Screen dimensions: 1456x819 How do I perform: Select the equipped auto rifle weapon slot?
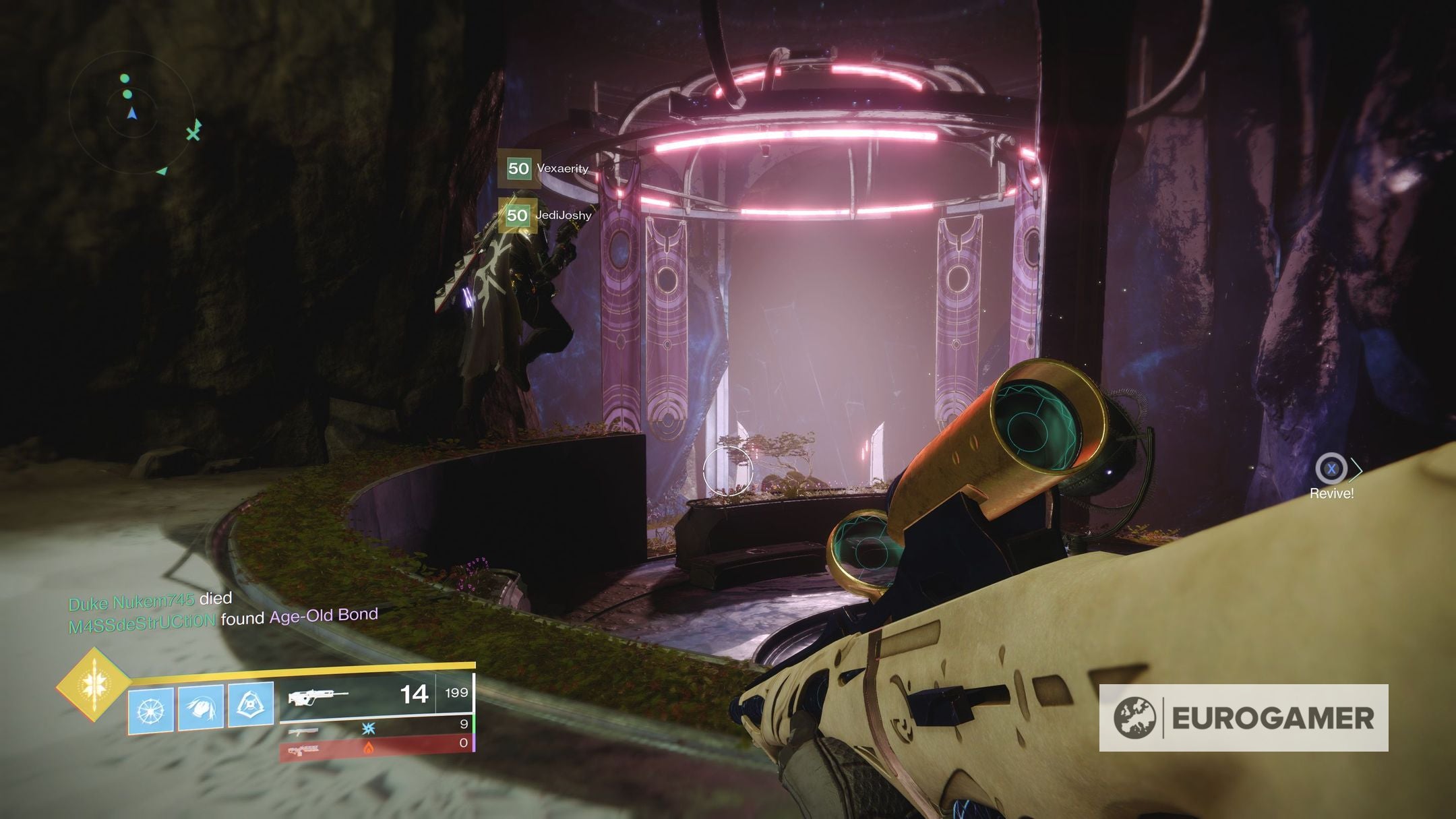click(376, 695)
